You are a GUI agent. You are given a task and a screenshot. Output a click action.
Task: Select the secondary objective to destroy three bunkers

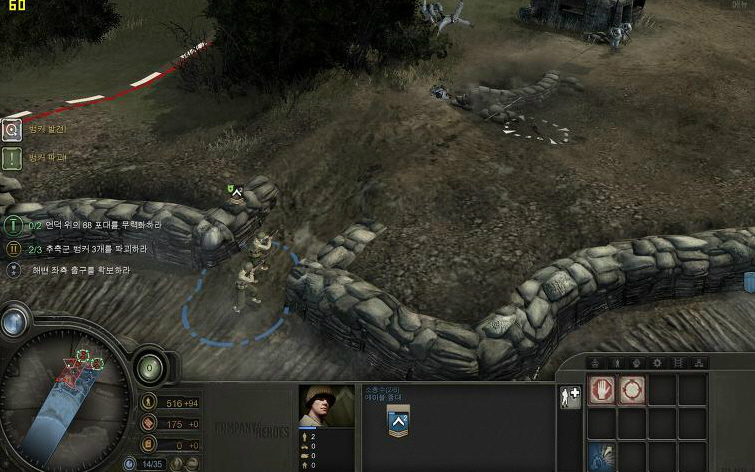[x=13, y=248]
